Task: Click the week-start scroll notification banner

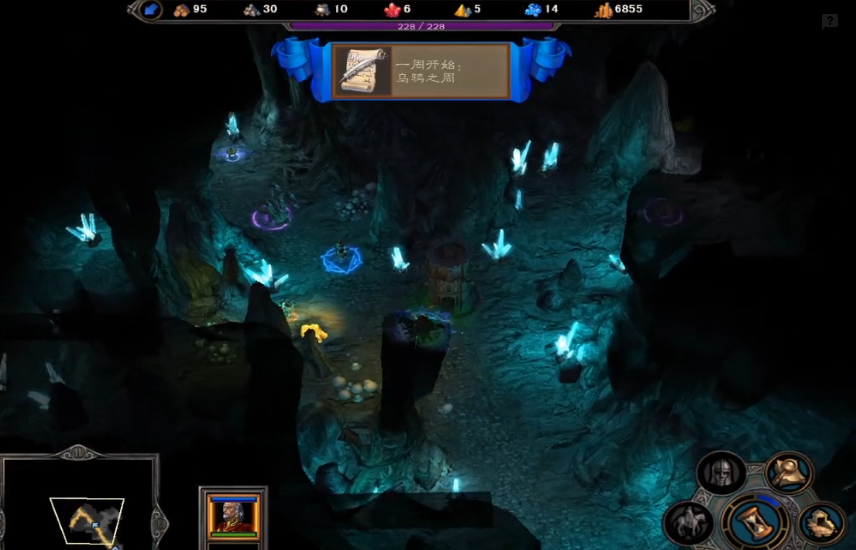Action: [x=421, y=71]
